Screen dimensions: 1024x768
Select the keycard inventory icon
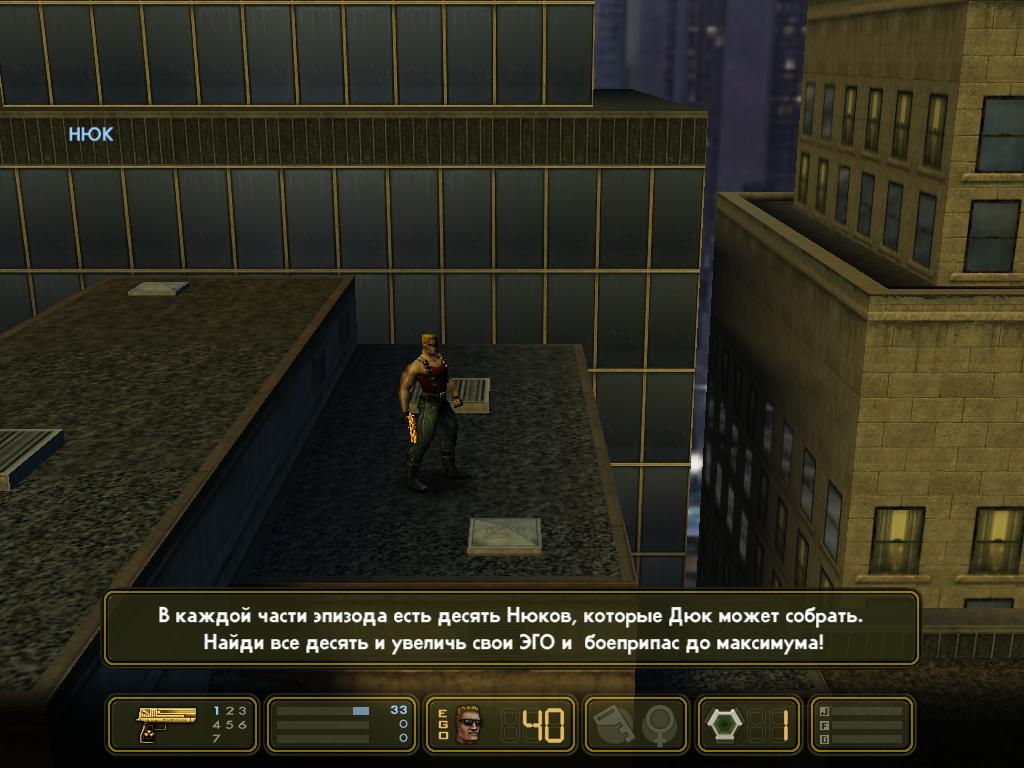(x=611, y=724)
